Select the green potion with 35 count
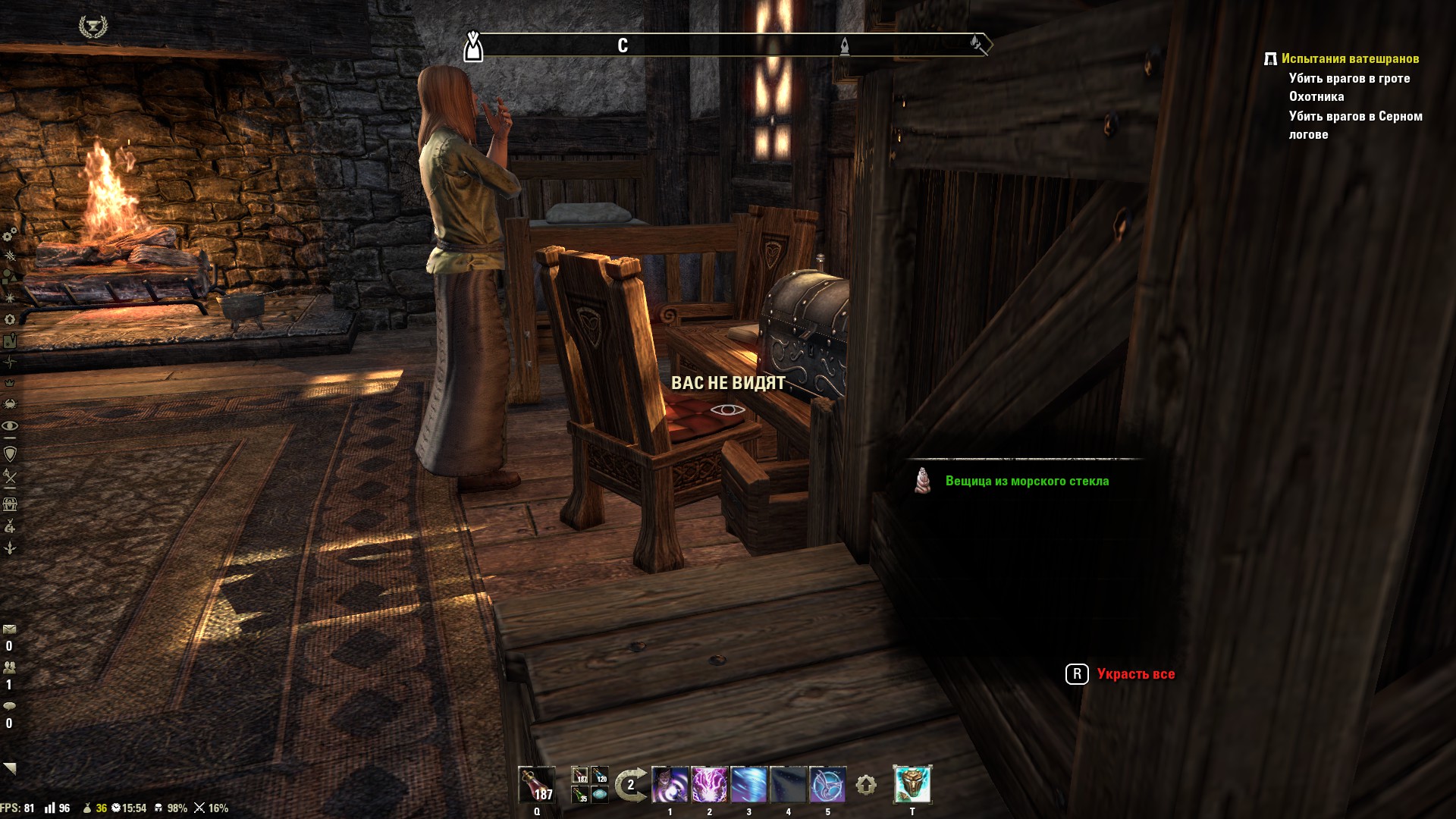The image size is (1456, 819). (x=580, y=795)
